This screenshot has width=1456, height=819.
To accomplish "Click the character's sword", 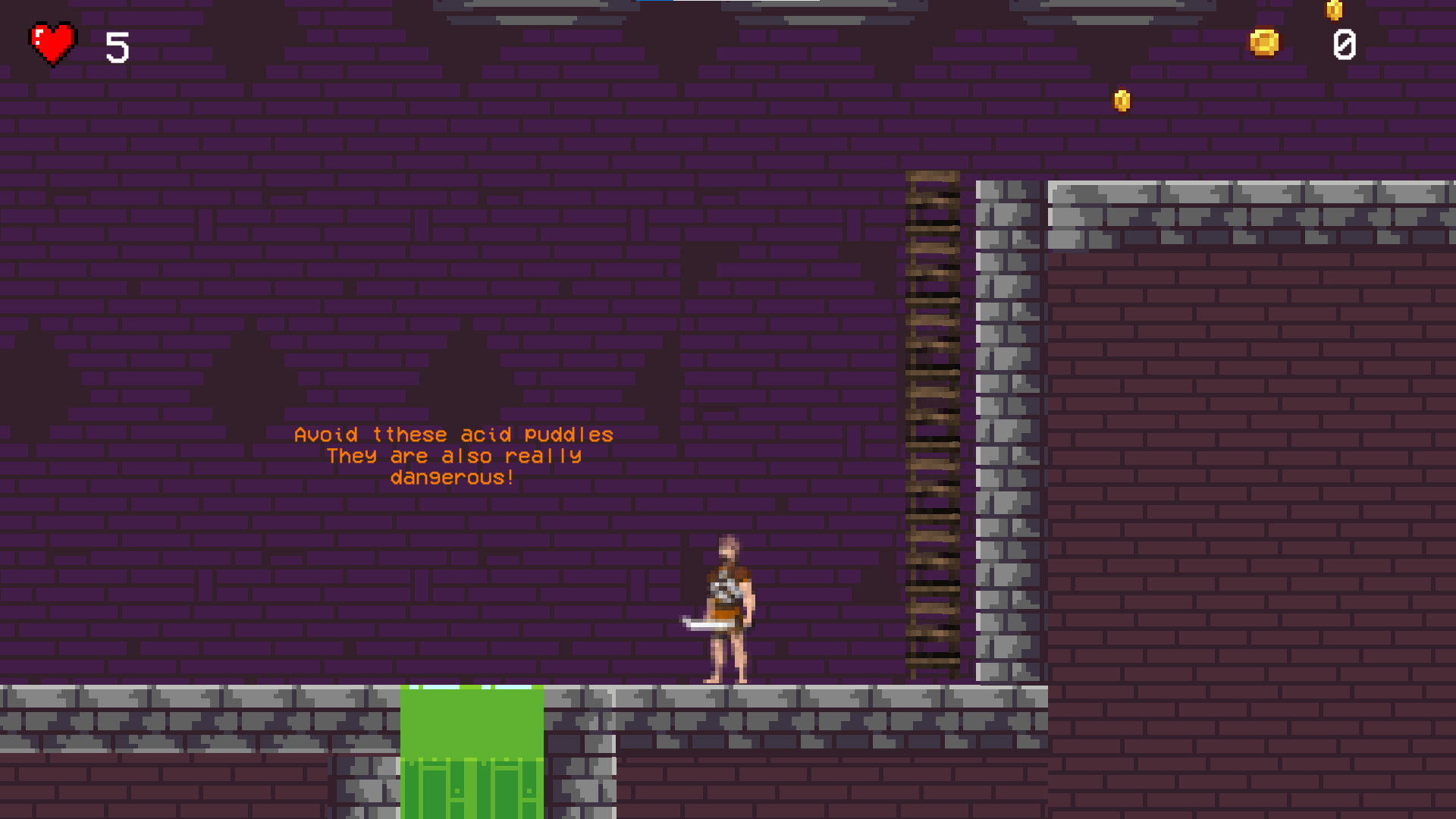I will 701,622.
